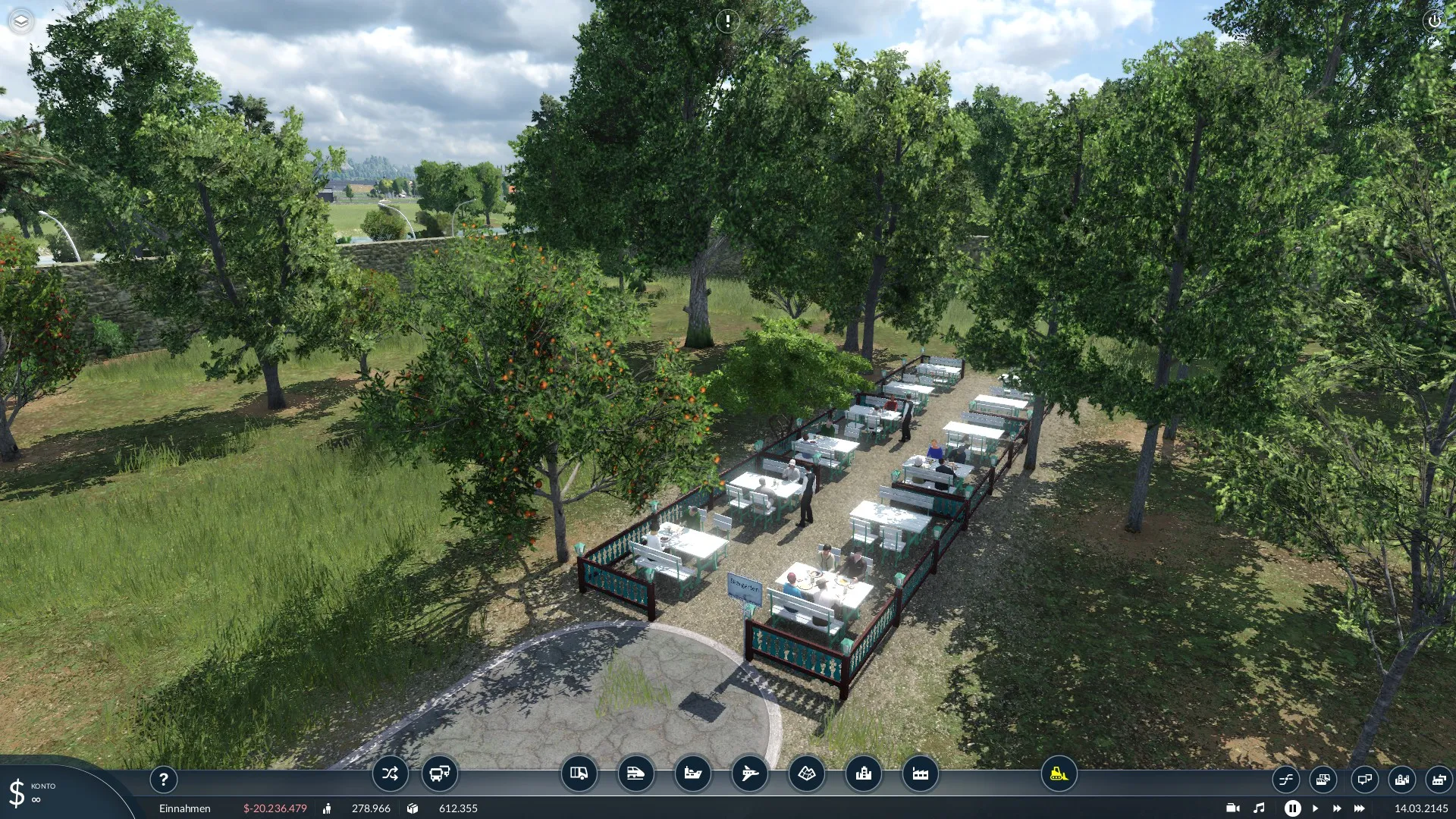
Task: Open the power button game menu
Action: (1434, 21)
